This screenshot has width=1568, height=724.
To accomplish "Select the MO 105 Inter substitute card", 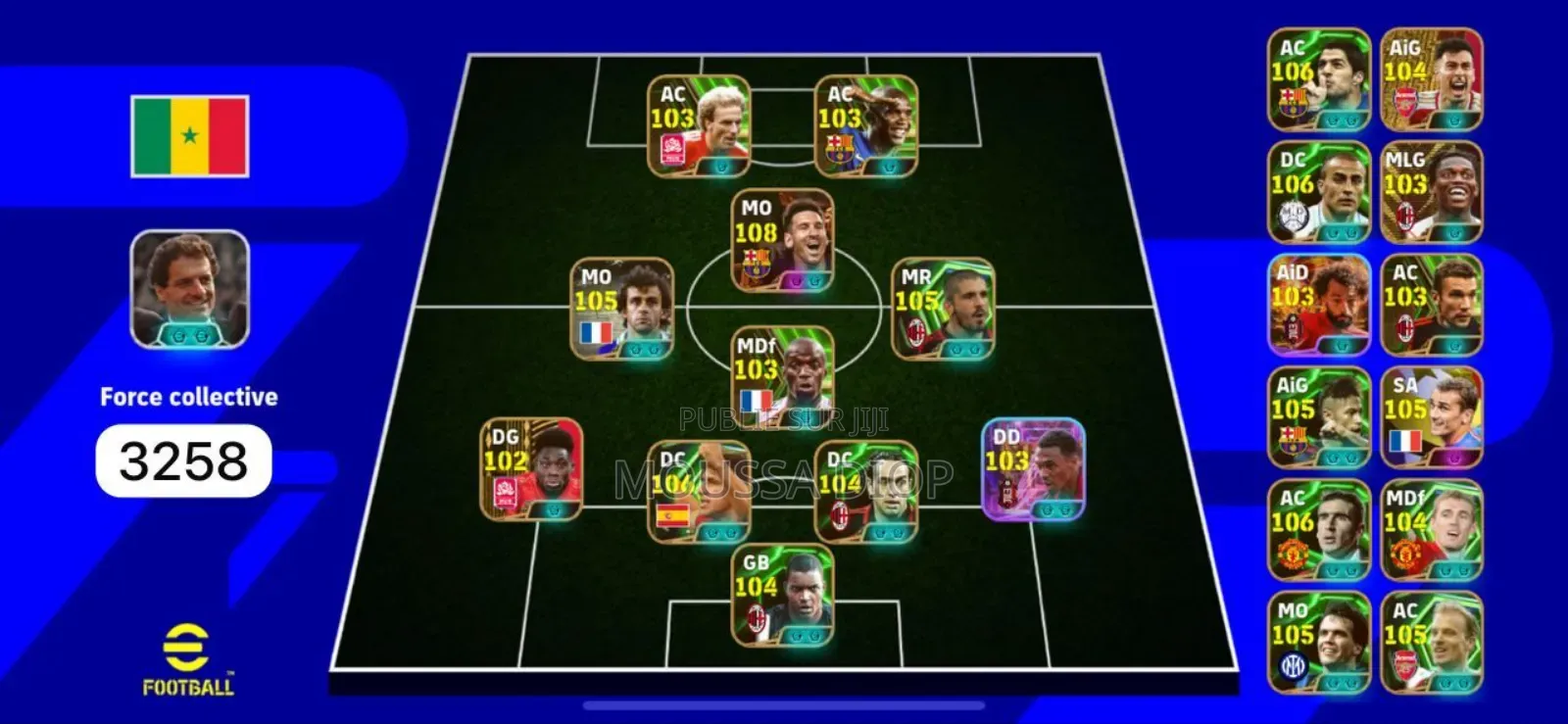I will [x=1318, y=643].
